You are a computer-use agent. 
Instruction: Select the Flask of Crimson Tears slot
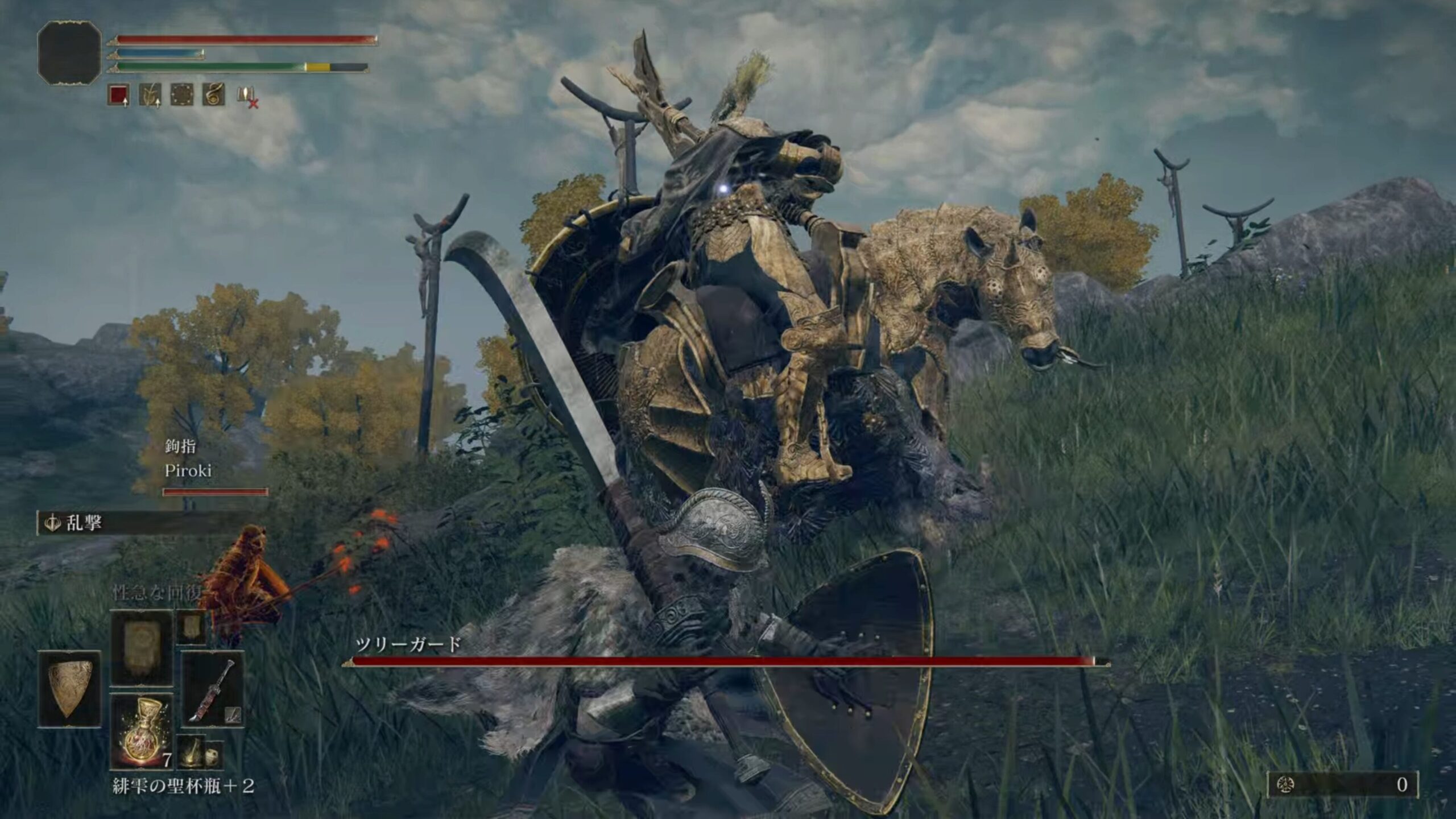click(142, 731)
